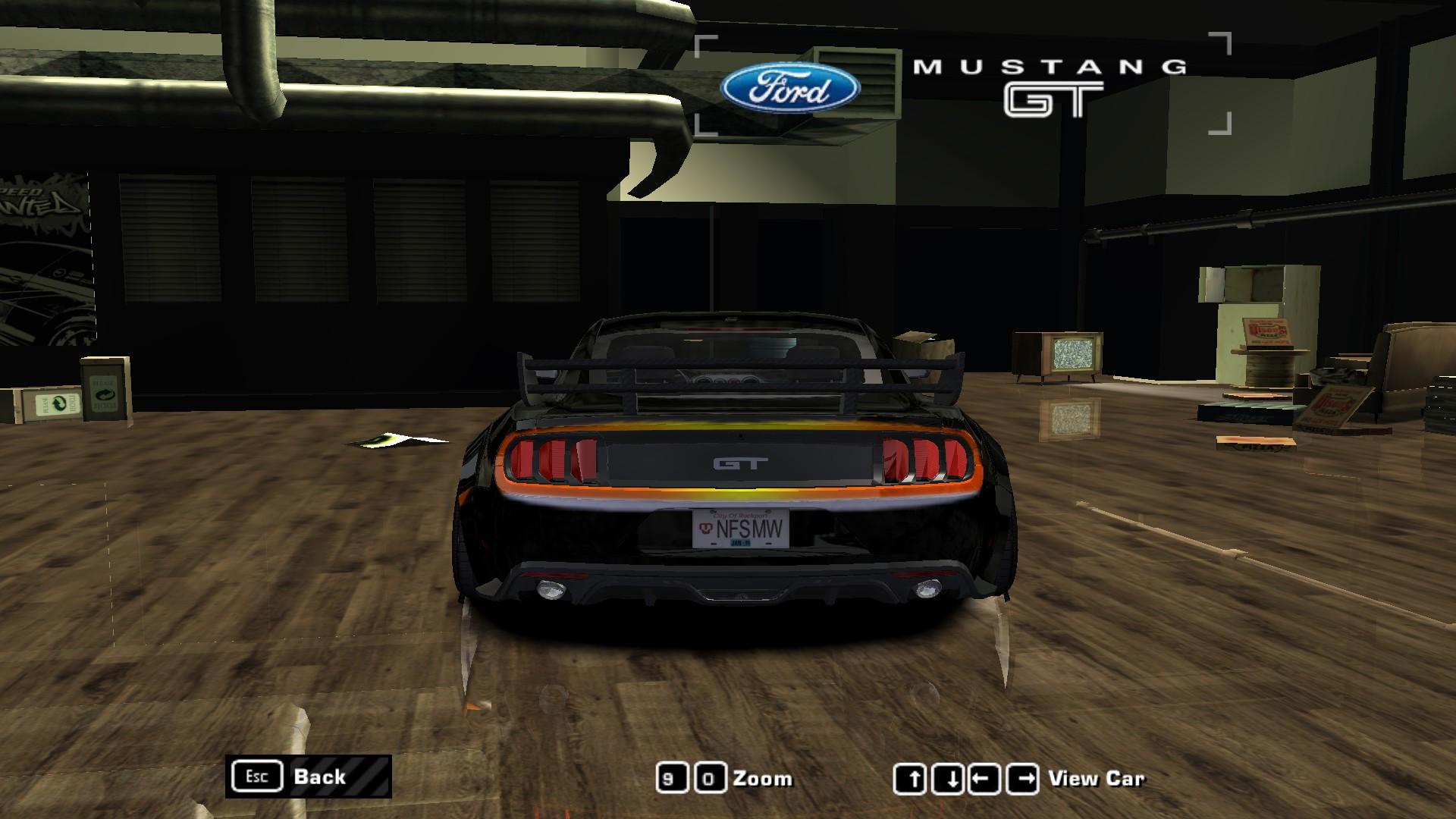This screenshot has width=1456, height=819.
Task: Click the 0 key zoom icon
Action: 711,777
